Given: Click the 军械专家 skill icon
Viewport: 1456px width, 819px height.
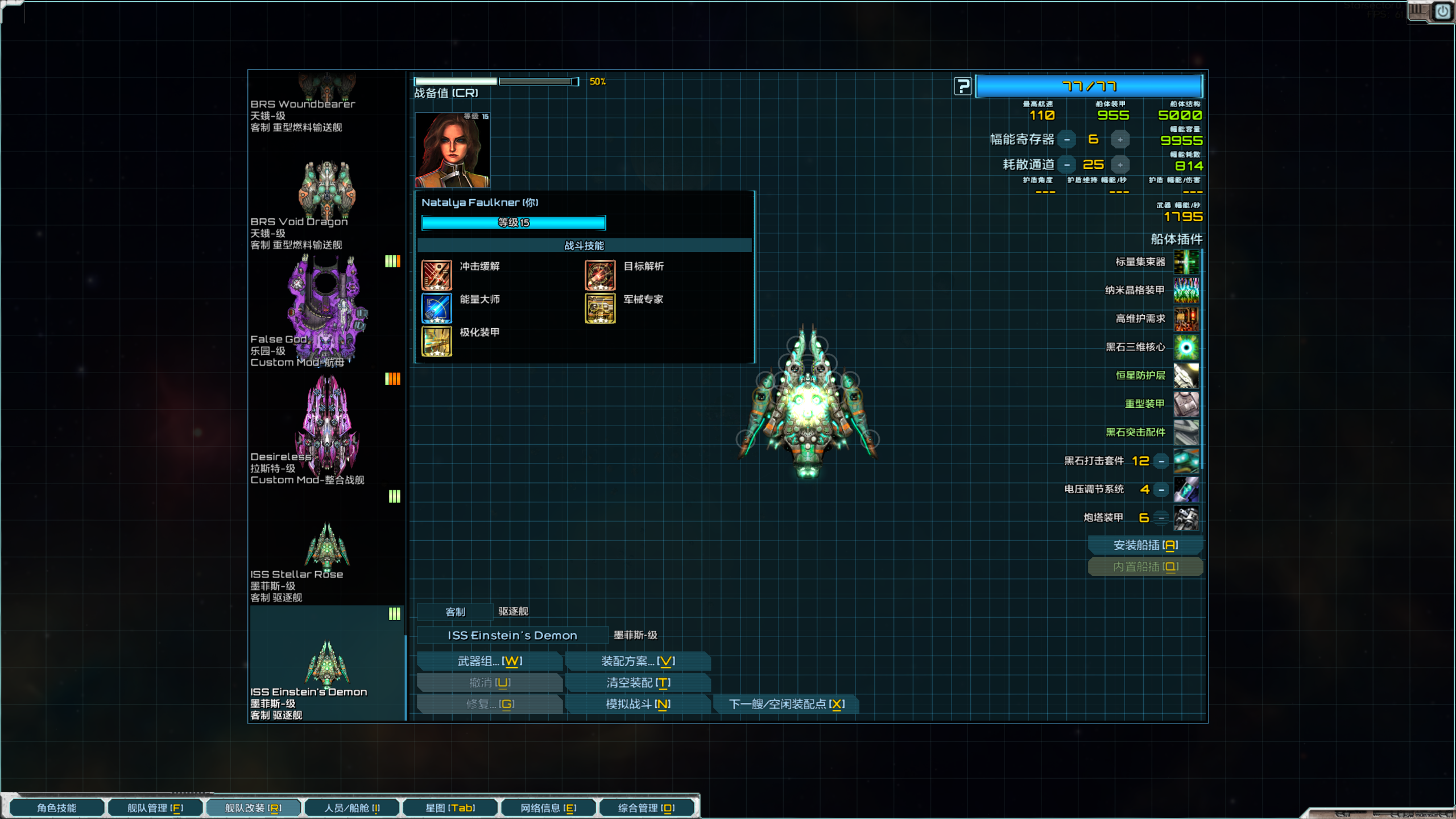Looking at the screenshot, I should tap(599, 308).
